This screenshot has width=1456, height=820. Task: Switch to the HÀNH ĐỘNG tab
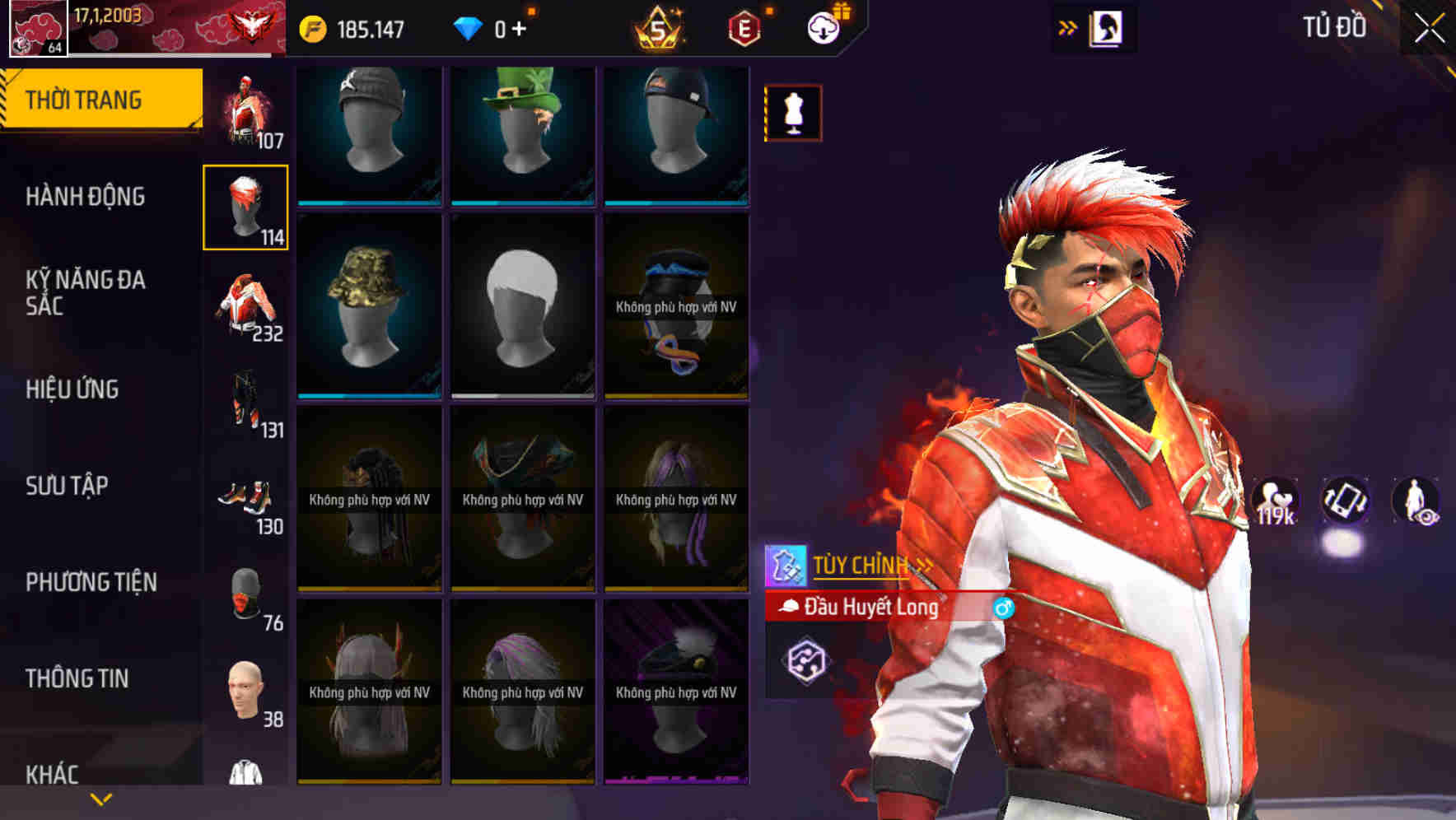click(86, 198)
